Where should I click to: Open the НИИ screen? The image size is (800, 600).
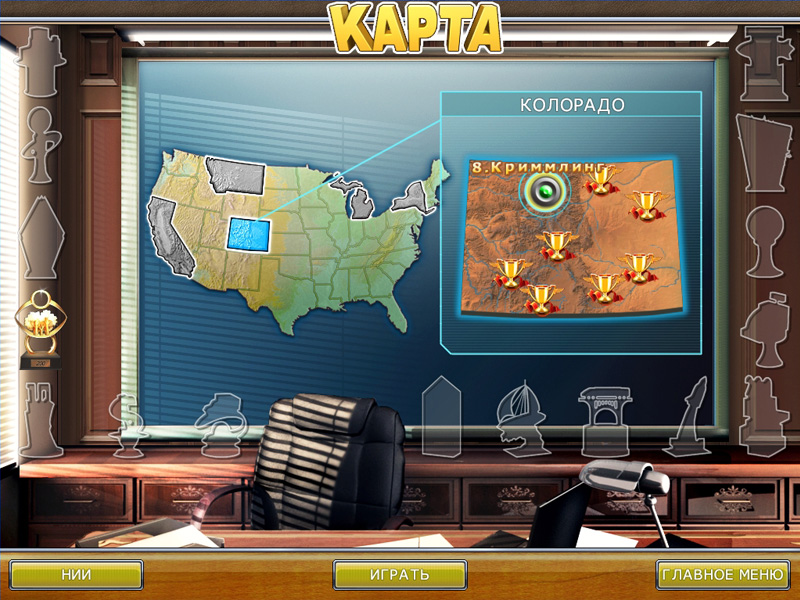pyautogui.click(x=77, y=575)
